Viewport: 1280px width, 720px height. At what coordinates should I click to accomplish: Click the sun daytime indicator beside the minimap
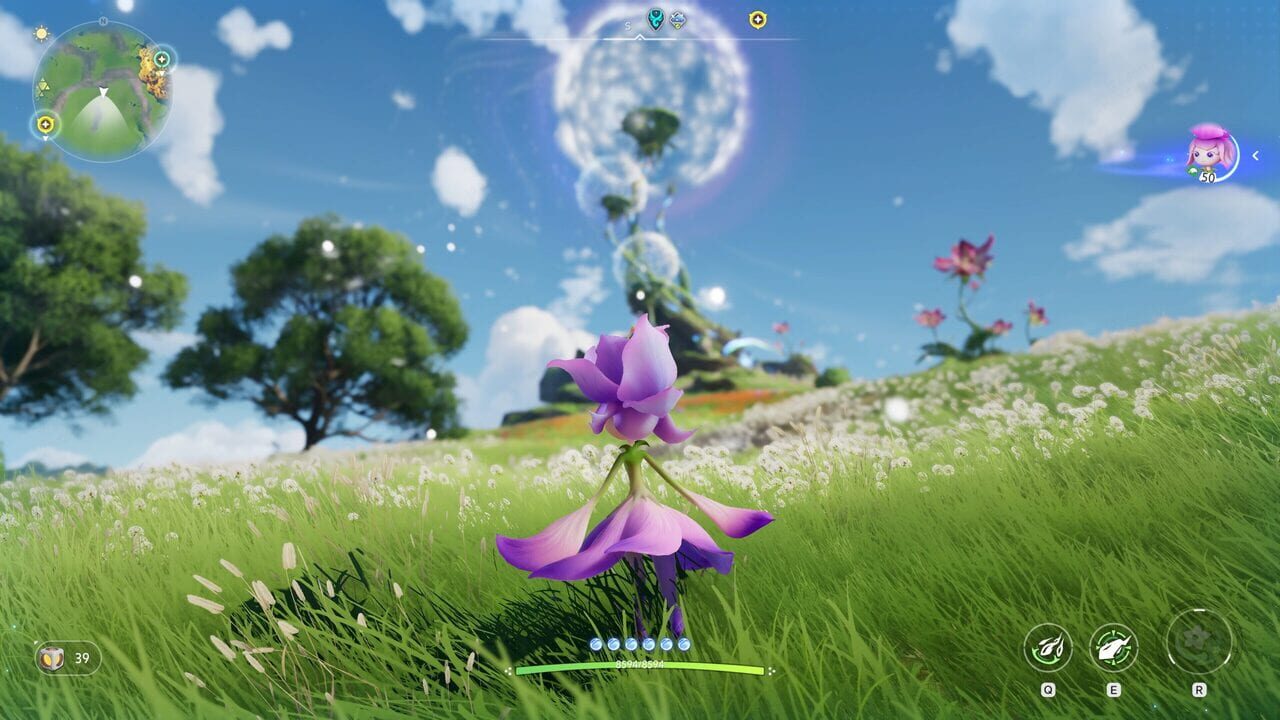pyautogui.click(x=41, y=33)
